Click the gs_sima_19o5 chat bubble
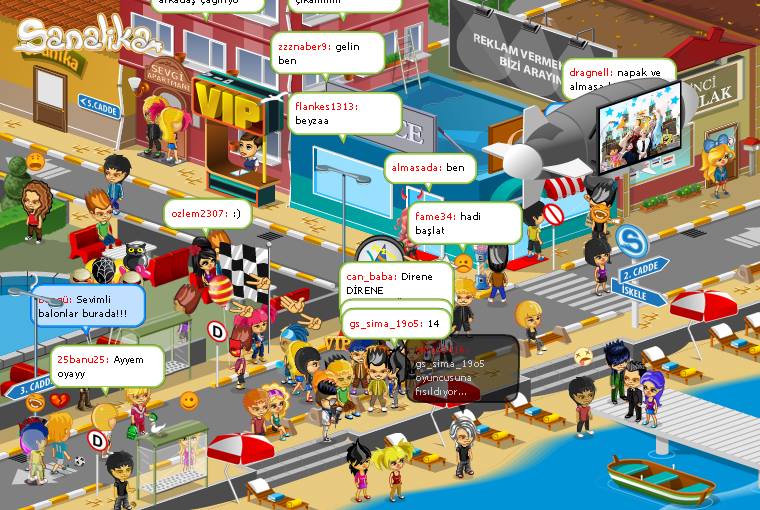 (x=396, y=323)
